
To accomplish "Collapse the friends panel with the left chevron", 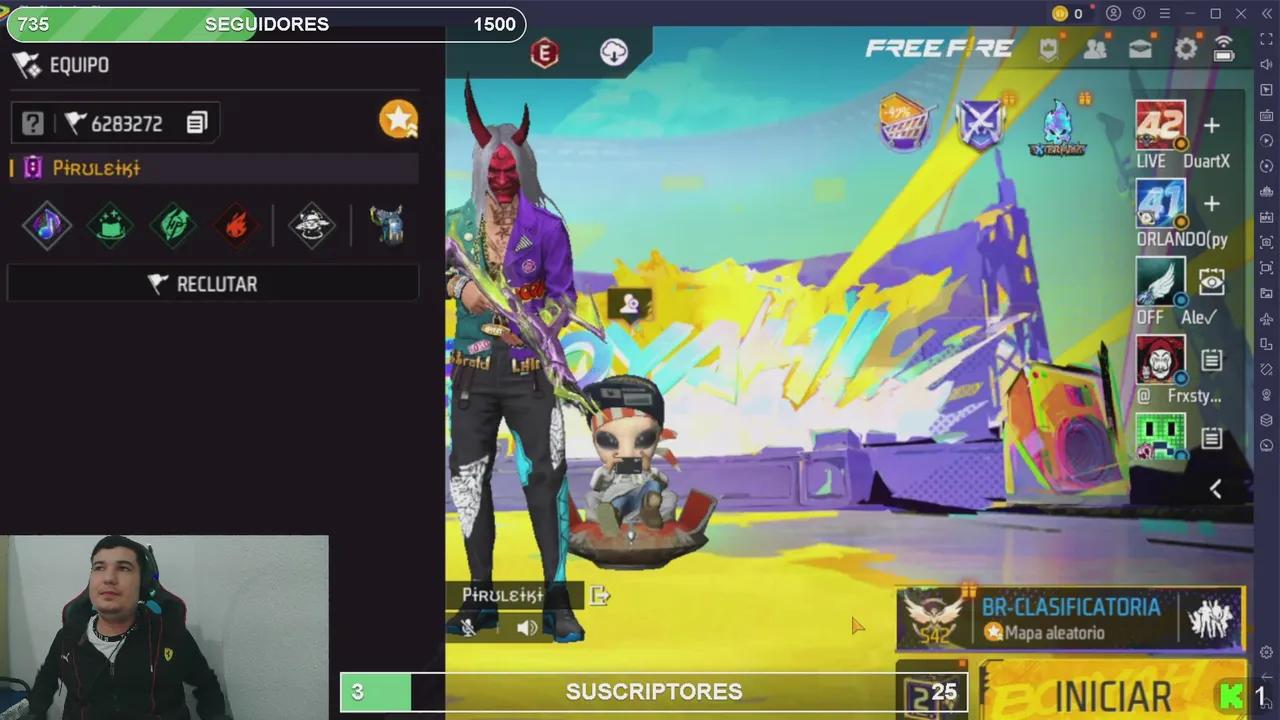I will 1216,488.
